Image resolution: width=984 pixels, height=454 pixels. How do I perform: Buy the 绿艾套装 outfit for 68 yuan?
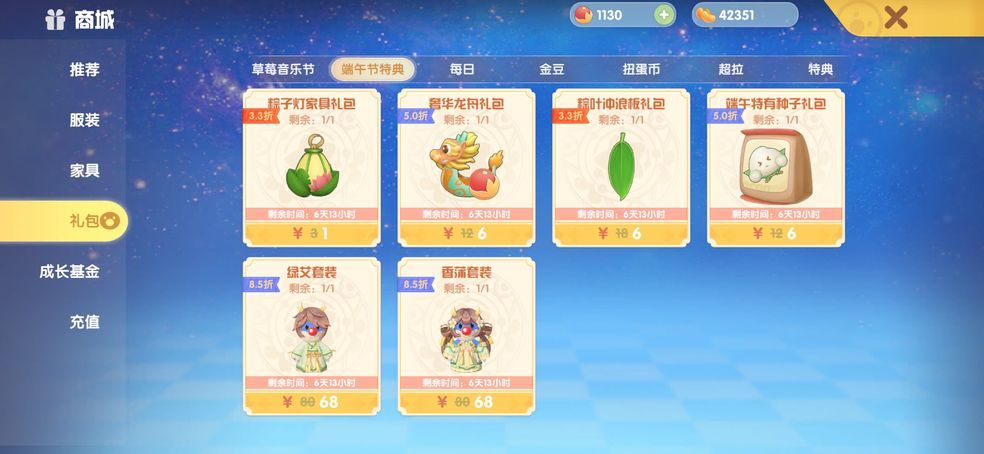(x=312, y=401)
